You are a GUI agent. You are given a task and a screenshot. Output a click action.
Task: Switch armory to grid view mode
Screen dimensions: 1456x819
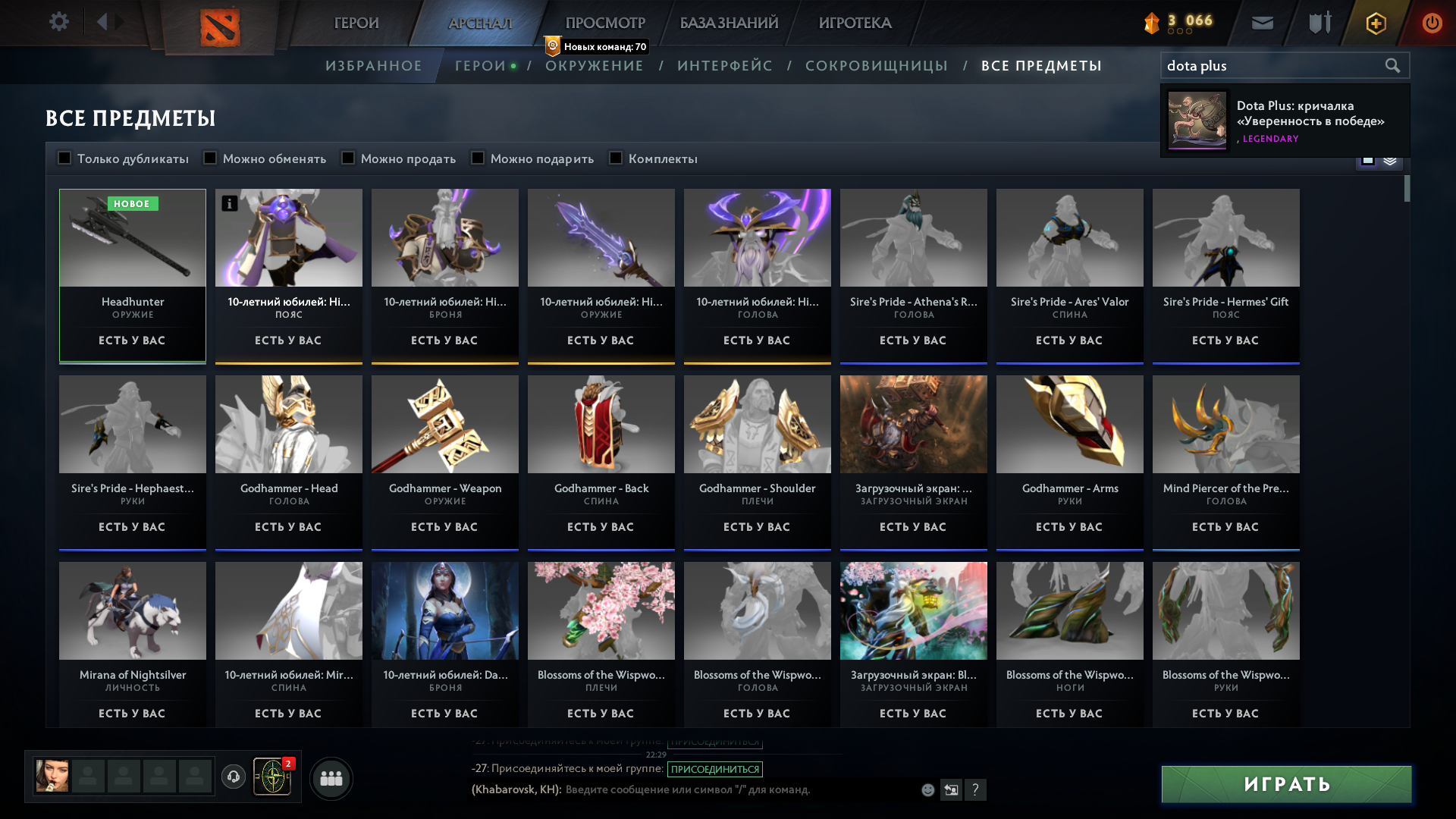[x=1368, y=160]
